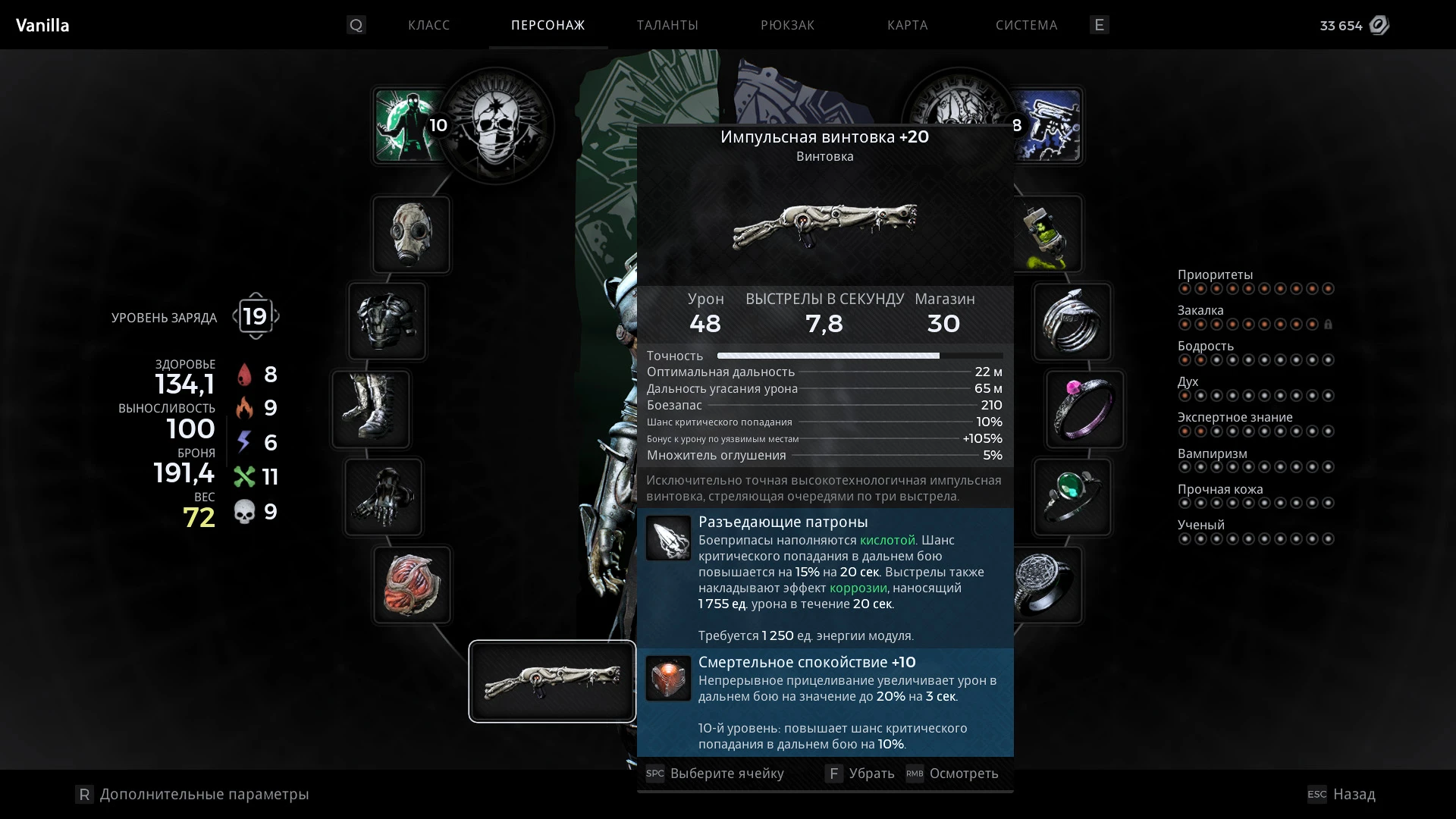Select the skull archetype emblem
This screenshot has width=1456, height=819.
496,126
